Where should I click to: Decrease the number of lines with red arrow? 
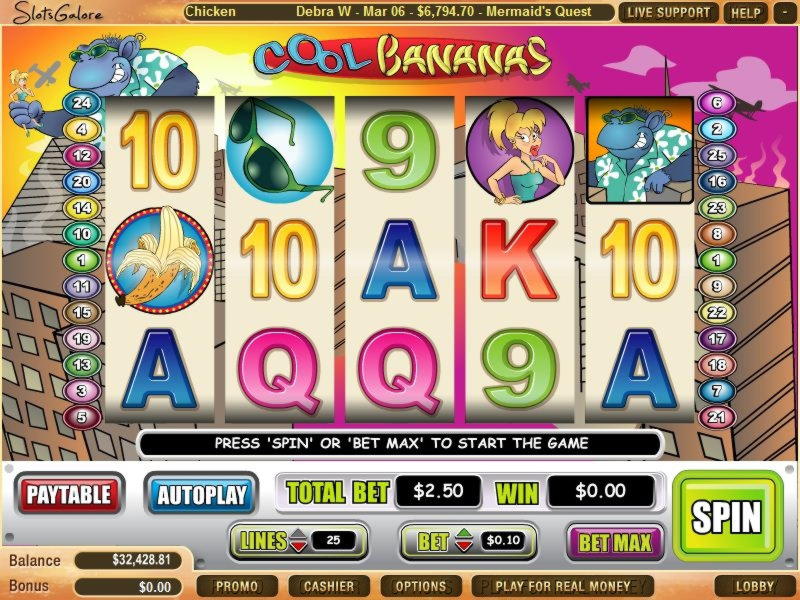pos(297,548)
